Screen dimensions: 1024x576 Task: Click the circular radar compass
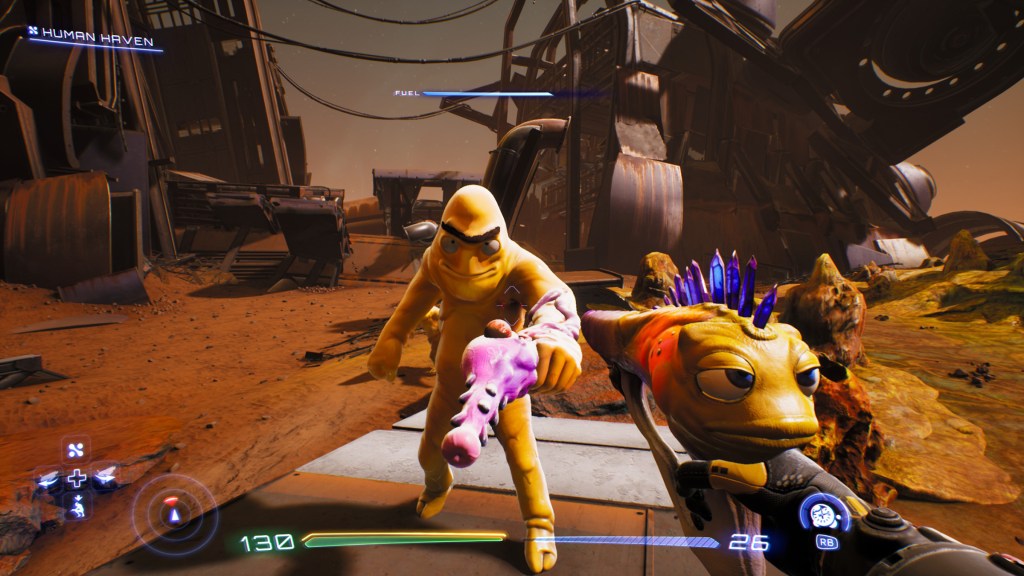tap(174, 513)
